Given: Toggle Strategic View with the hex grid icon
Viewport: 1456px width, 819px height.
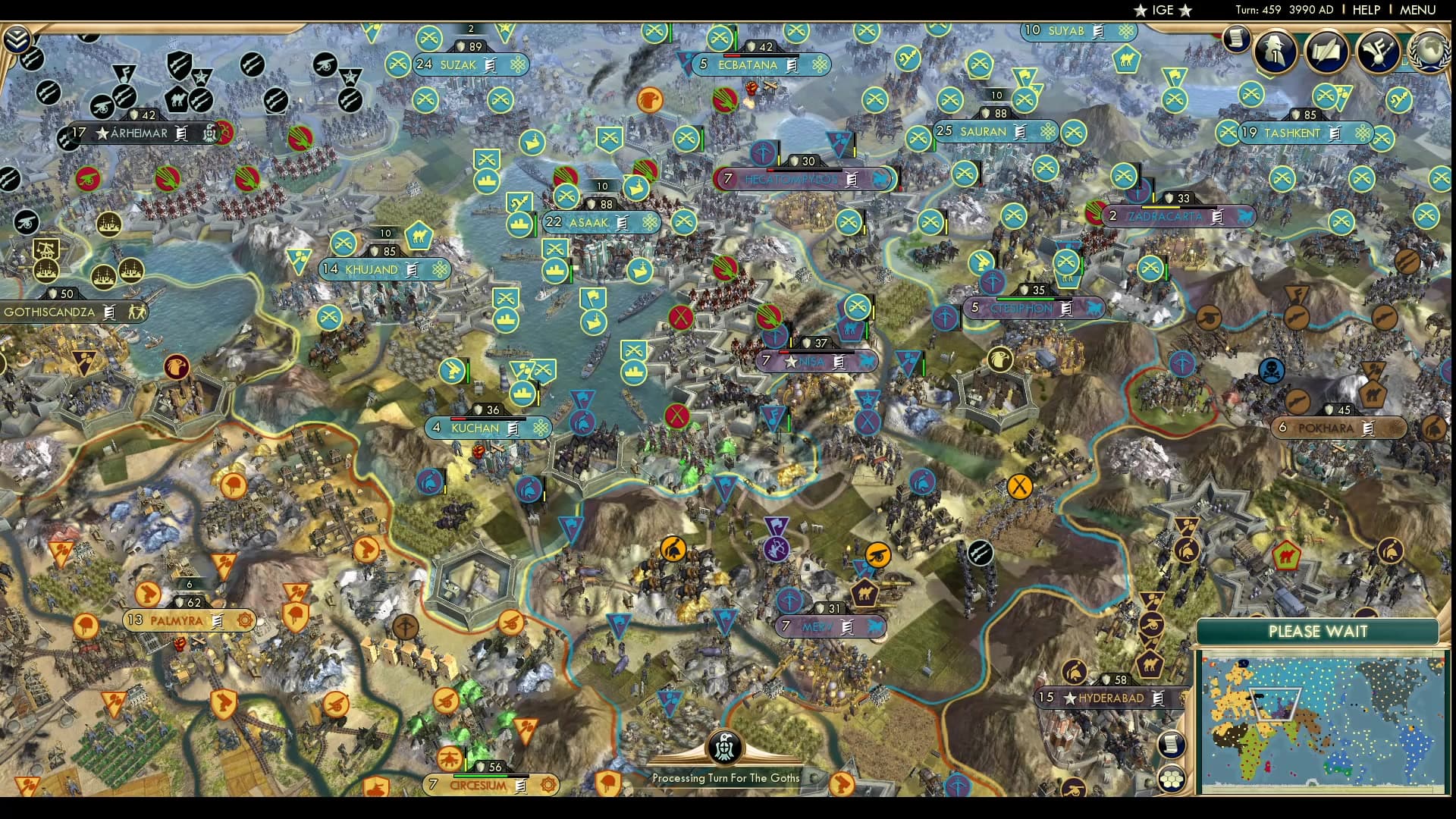Looking at the screenshot, I should 1172,780.
